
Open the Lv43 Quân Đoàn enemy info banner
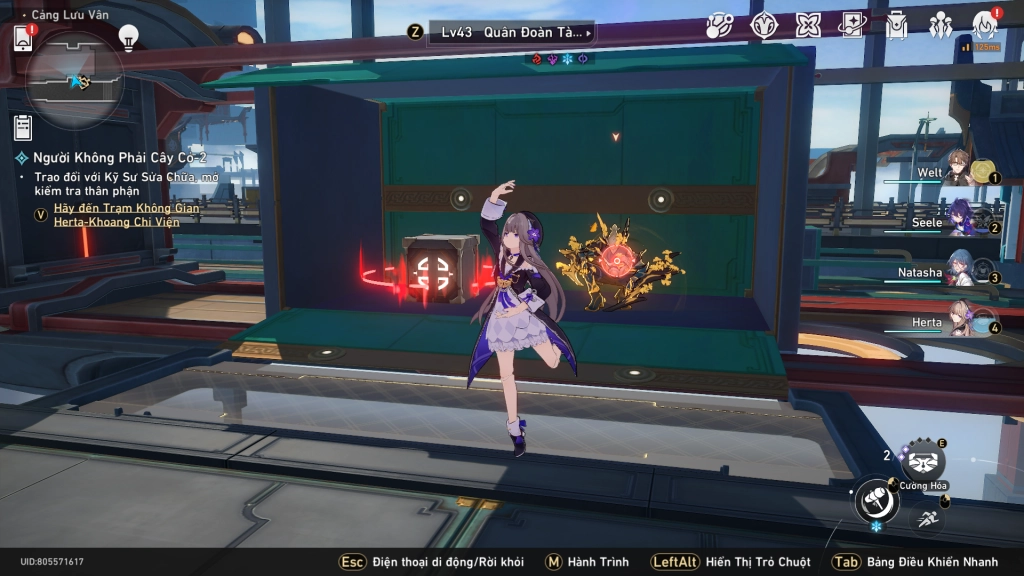pos(511,32)
